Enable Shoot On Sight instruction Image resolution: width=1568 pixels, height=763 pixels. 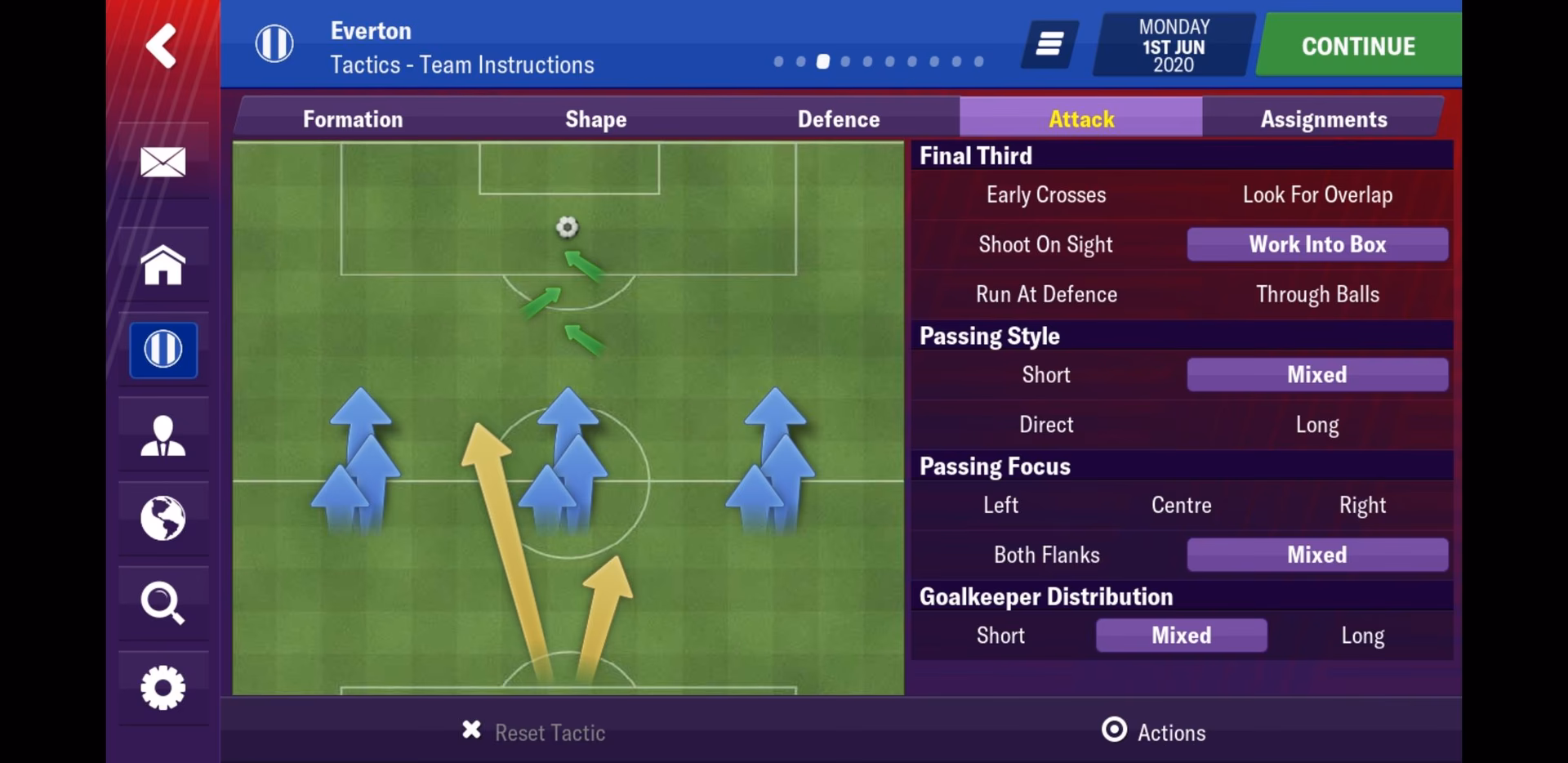[1045, 244]
